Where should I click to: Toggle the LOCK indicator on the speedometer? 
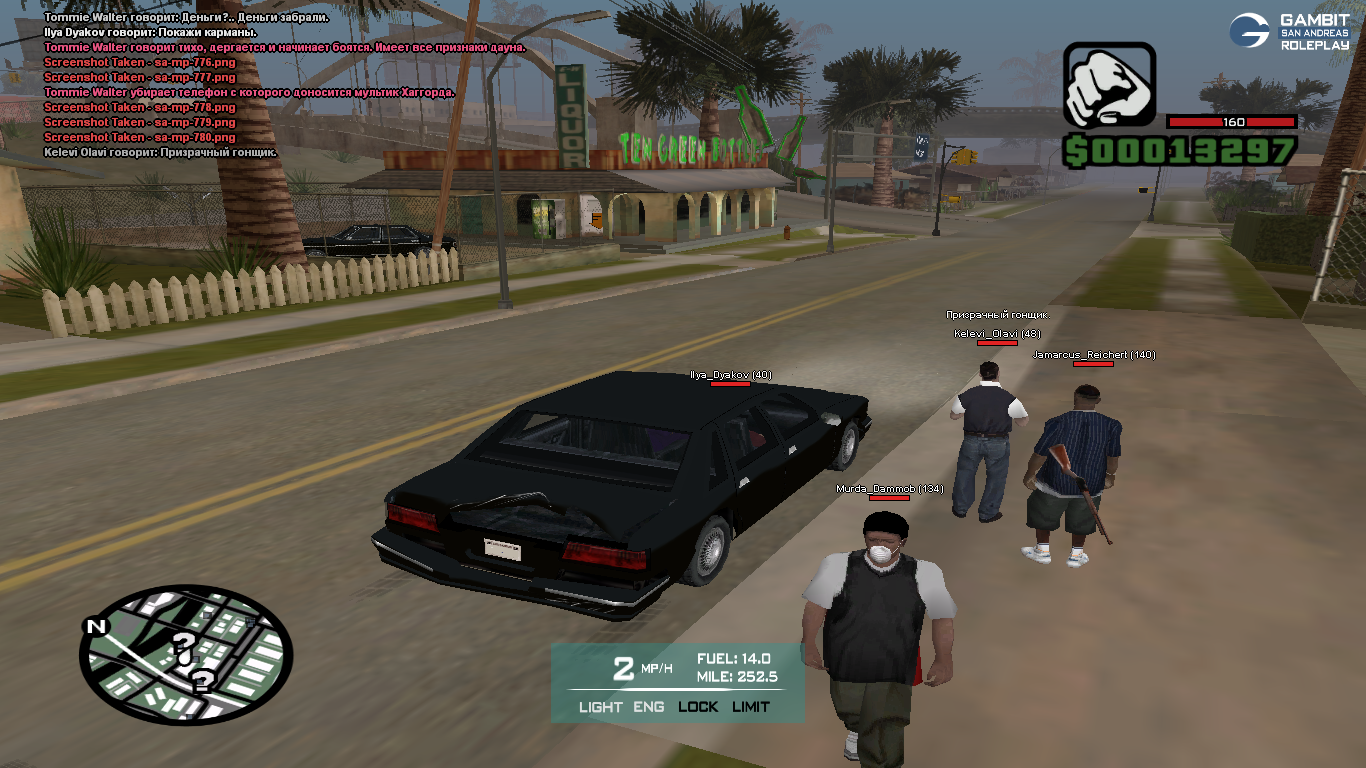[x=698, y=707]
